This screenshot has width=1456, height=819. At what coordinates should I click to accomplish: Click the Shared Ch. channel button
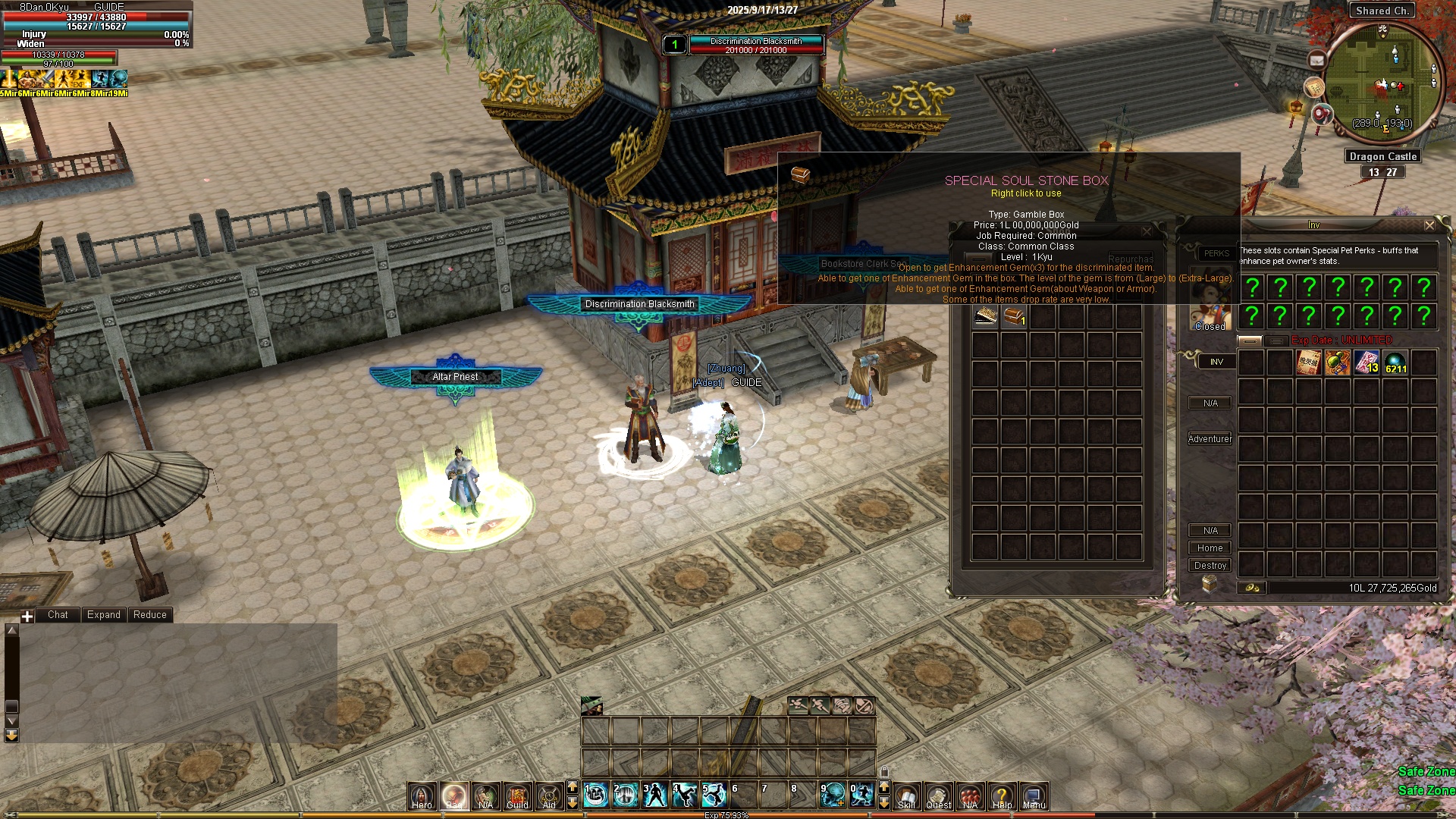[x=1382, y=11]
